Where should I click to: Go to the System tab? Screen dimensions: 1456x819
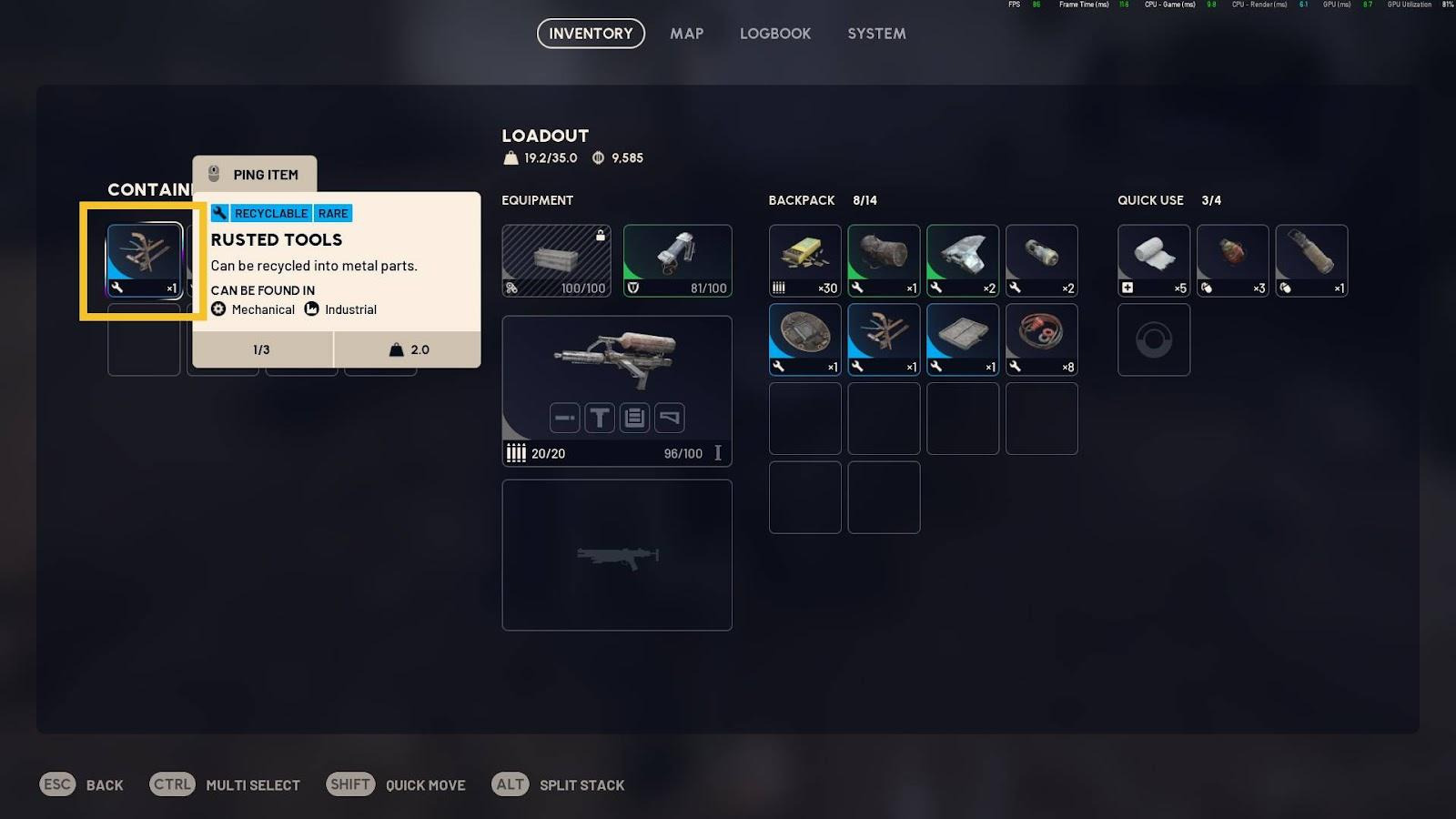[x=876, y=34]
